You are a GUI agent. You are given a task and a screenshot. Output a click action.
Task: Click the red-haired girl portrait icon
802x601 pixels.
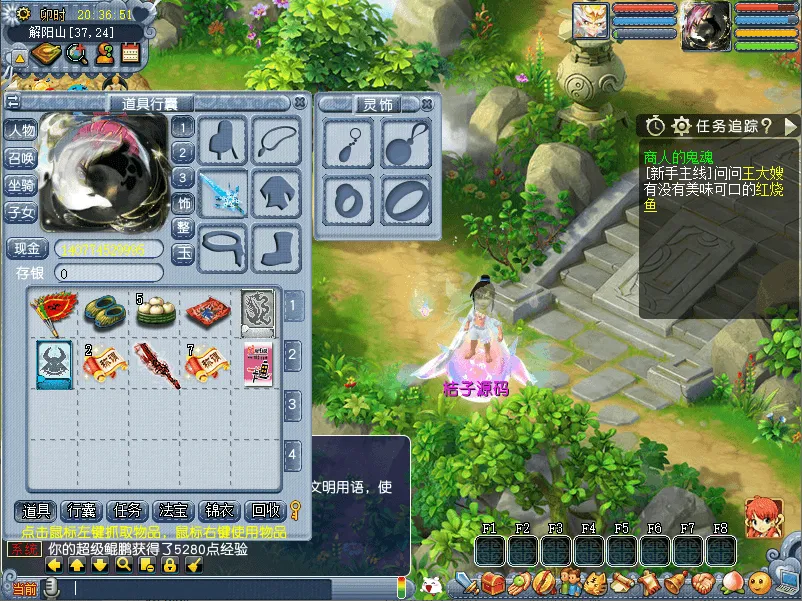tap(762, 517)
